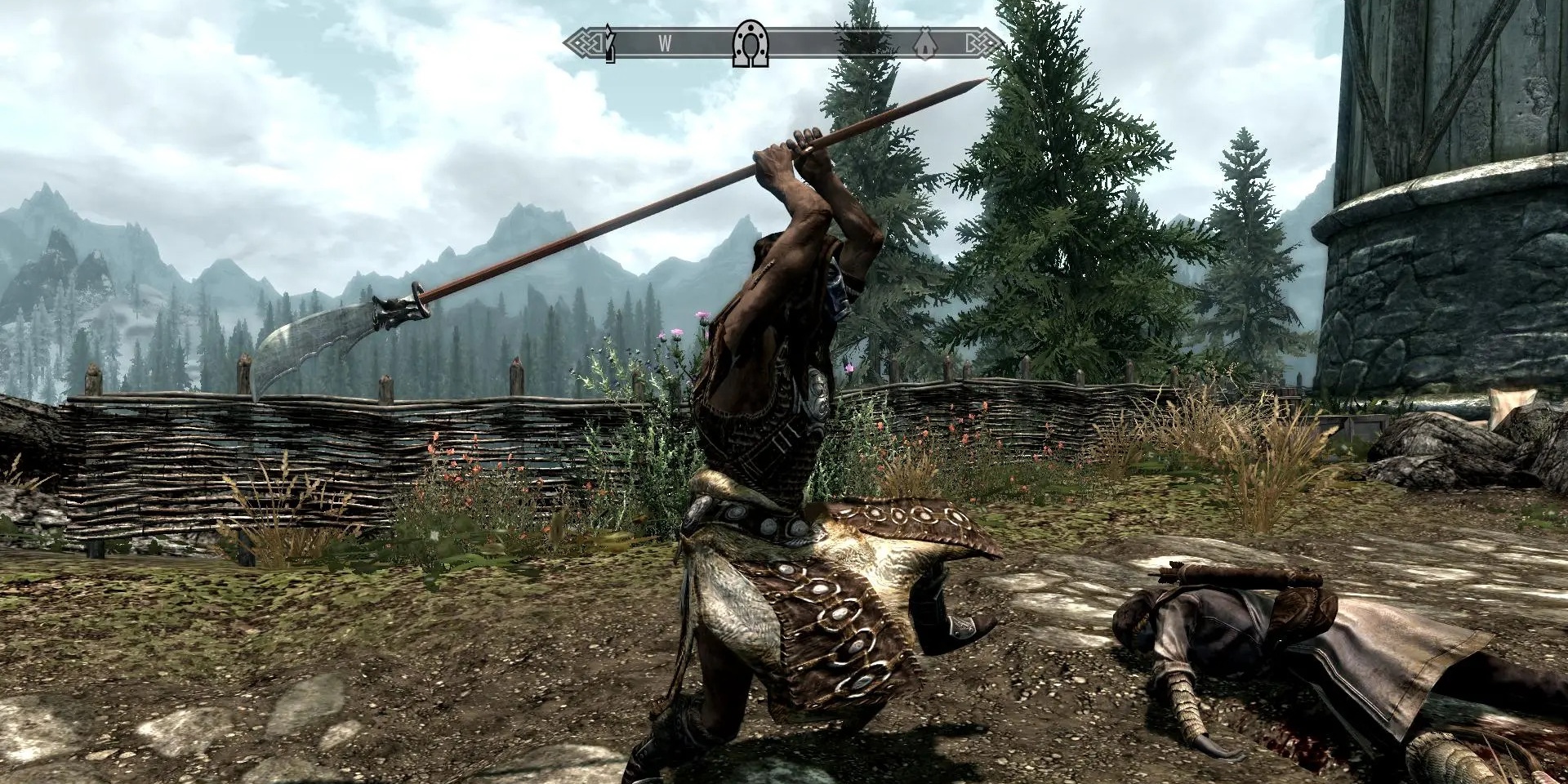The height and width of the screenshot is (784, 1568).
Task: Click the W direction marker on the compass
Action: [x=666, y=42]
